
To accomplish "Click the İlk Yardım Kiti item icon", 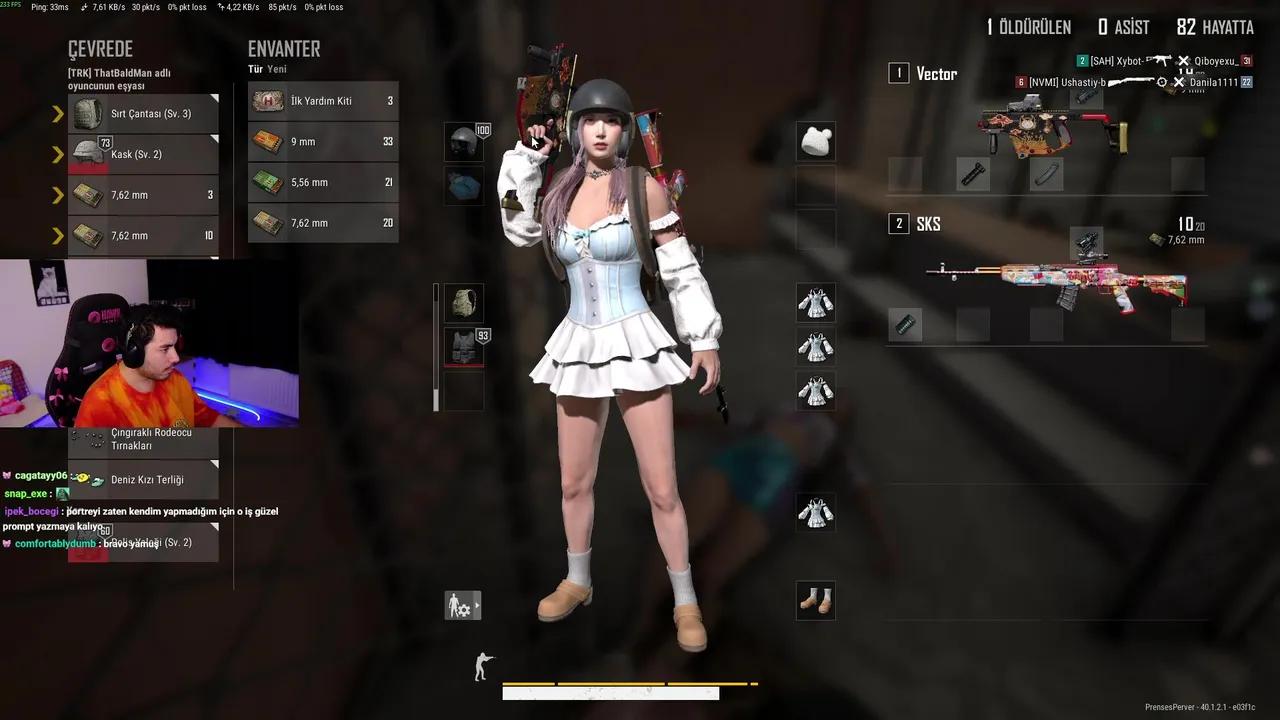I will tap(268, 100).
